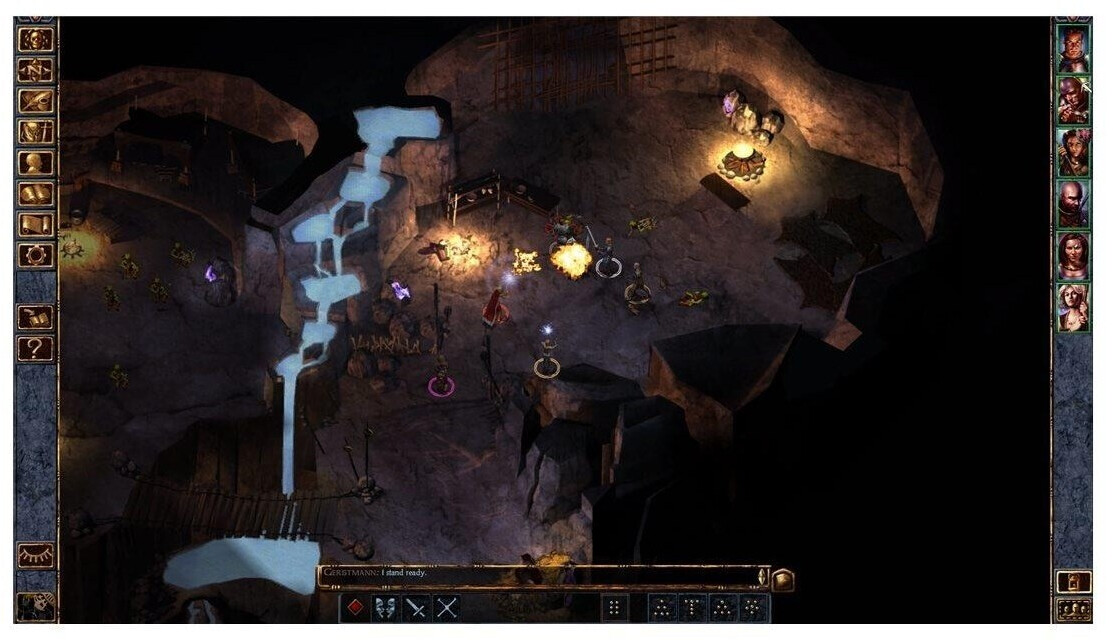This screenshot has width=1113, height=641.
Task: Open the journal quill icon
Action: (36, 101)
